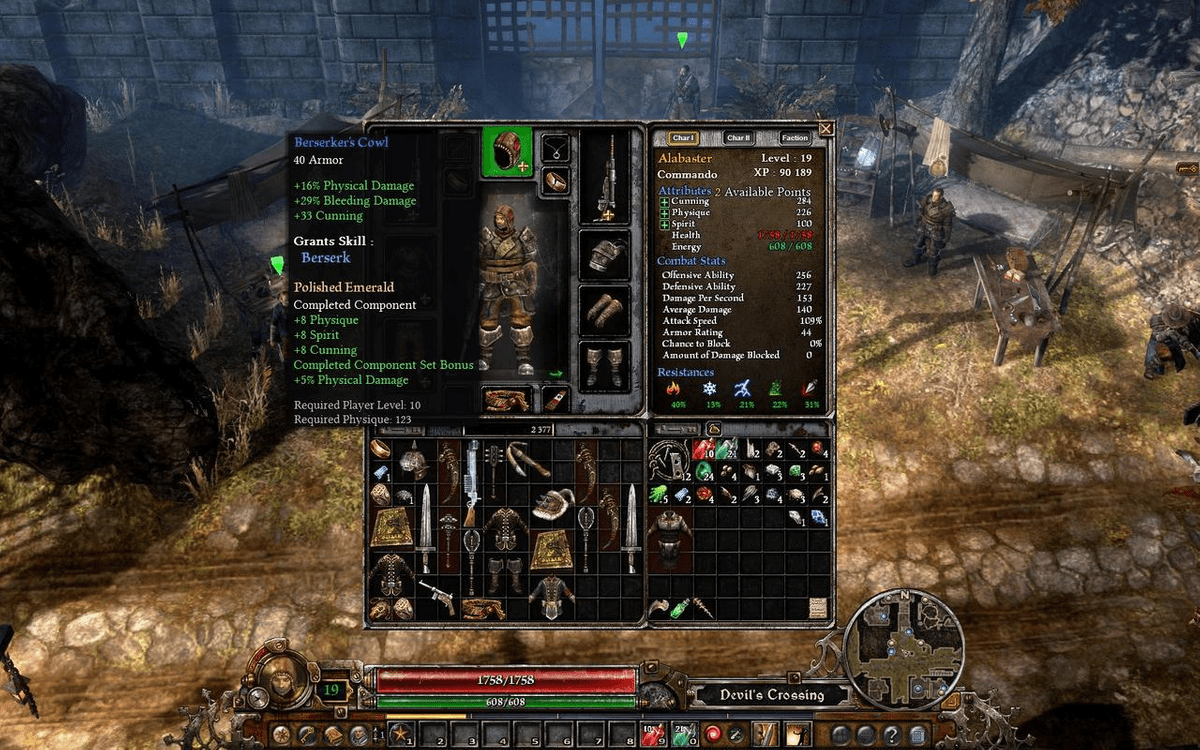
Task: Open the Faction tab
Action: (x=795, y=138)
